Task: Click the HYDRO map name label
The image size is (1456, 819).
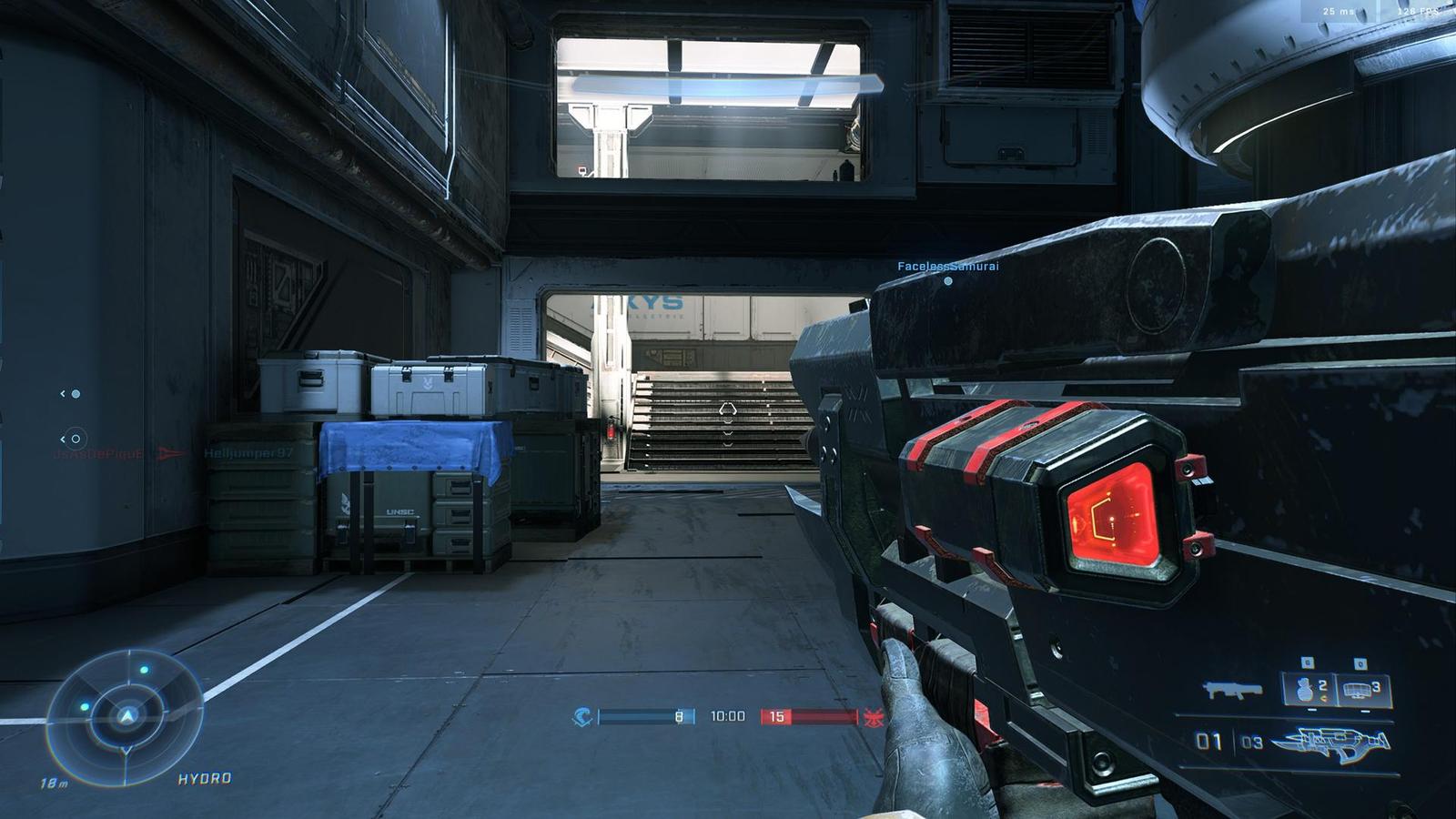Action: click(x=205, y=779)
